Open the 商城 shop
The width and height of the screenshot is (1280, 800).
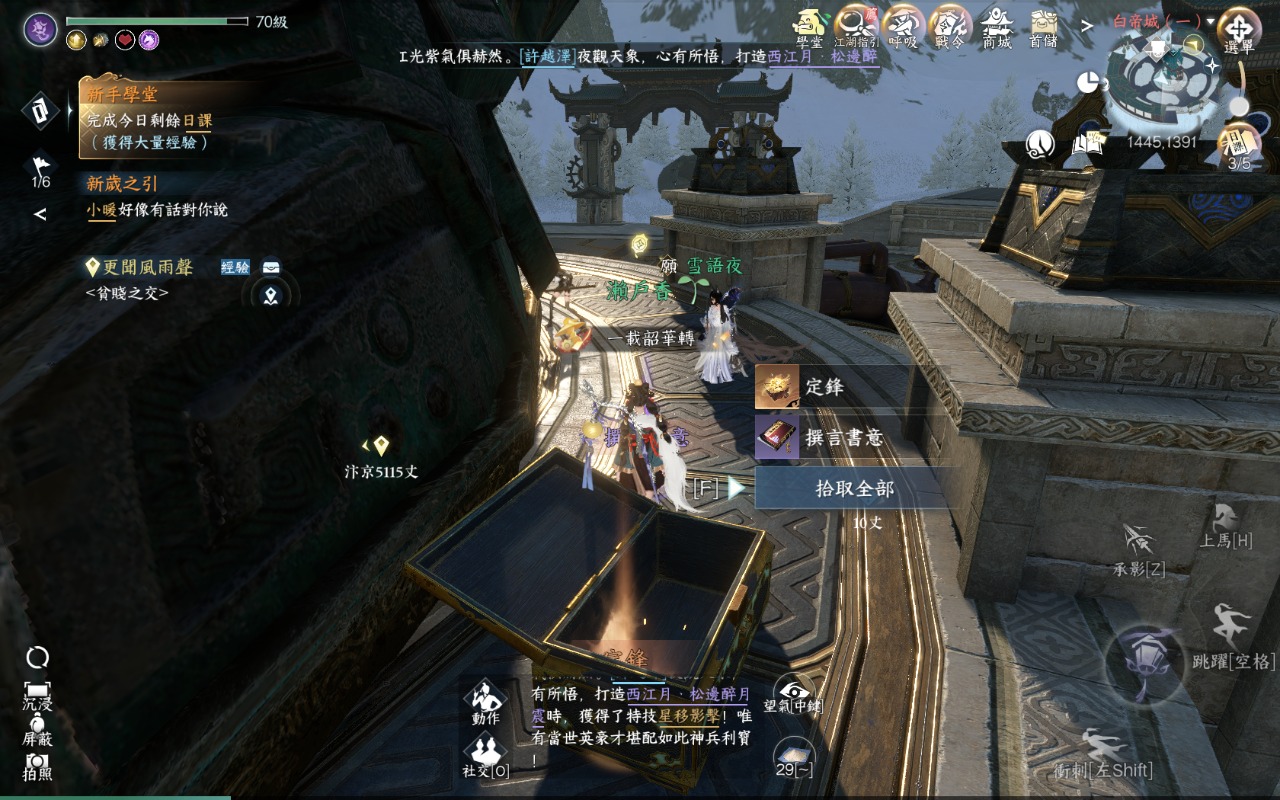click(997, 26)
